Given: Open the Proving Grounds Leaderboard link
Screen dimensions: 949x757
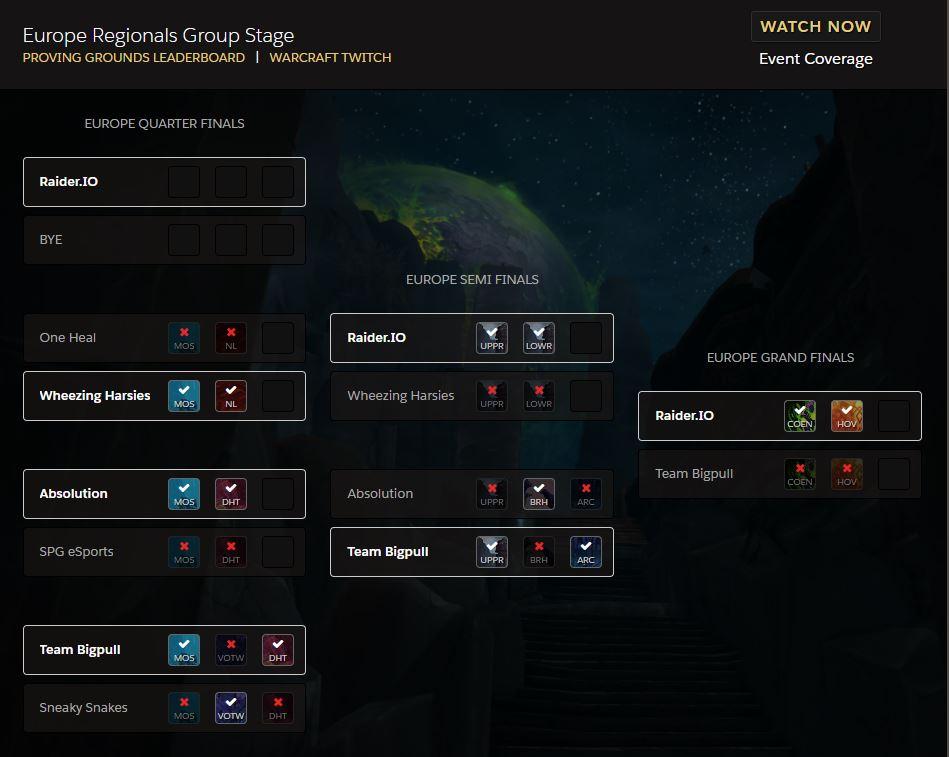Looking at the screenshot, I should pyautogui.click(x=134, y=58).
